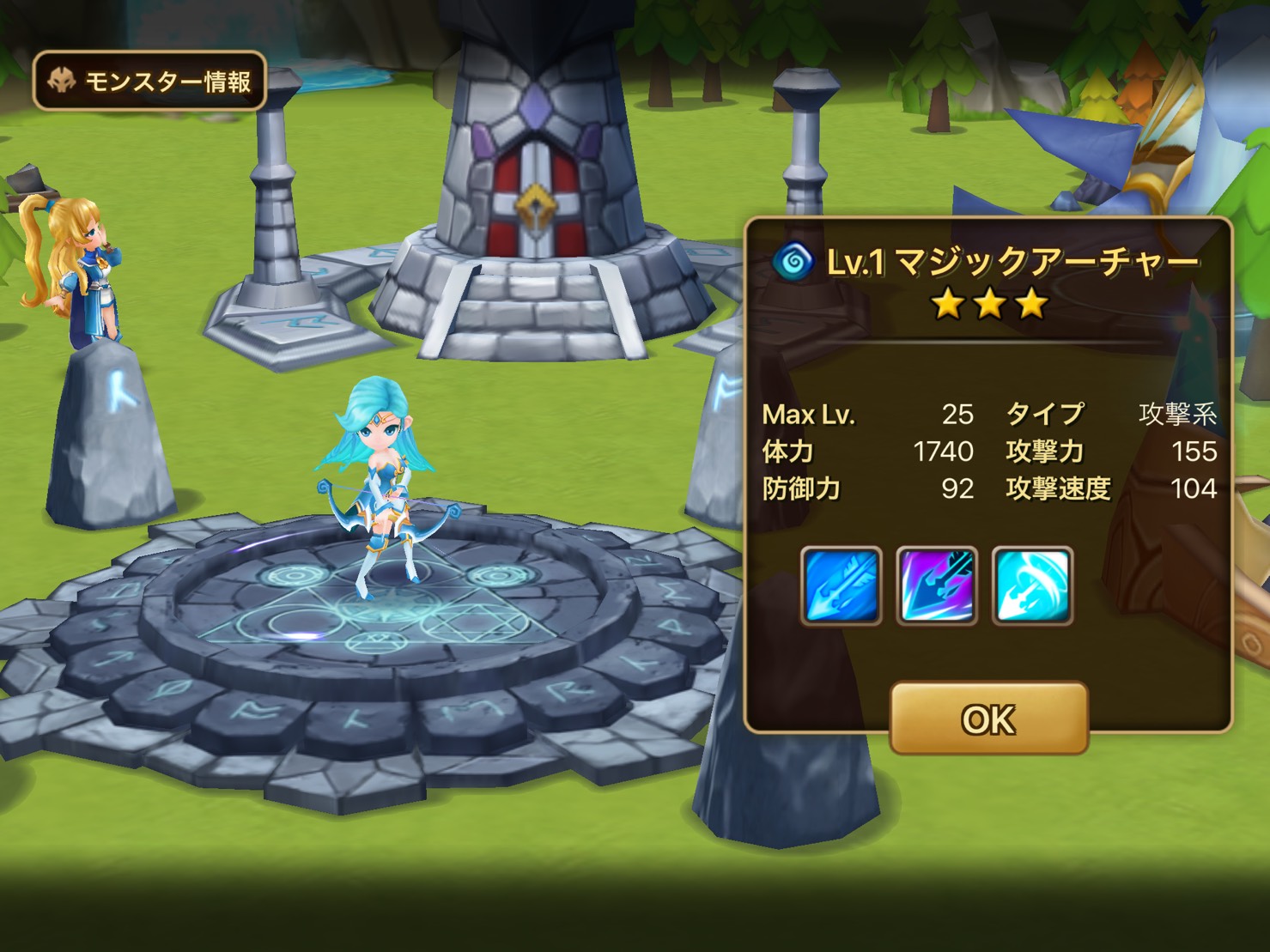1270x952 pixels.
Task: Tap the water element swirl icon
Action: coord(793,261)
